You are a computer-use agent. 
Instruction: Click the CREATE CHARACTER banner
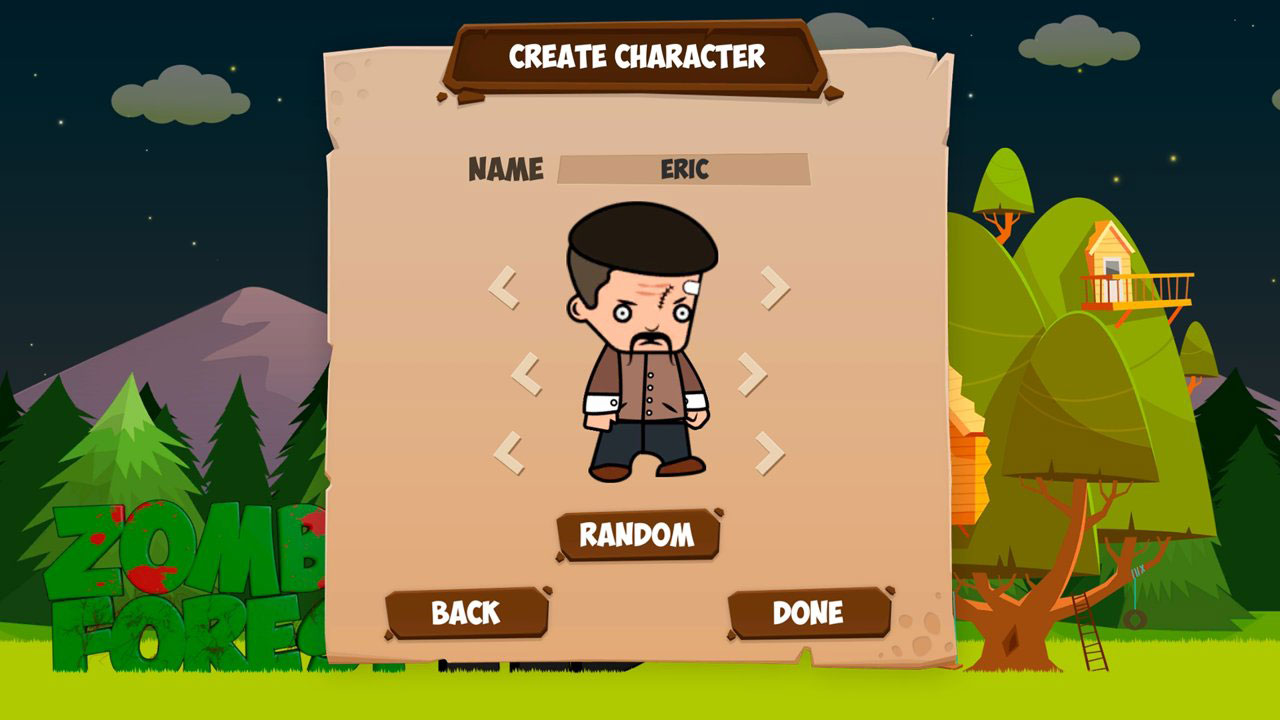(x=640, y=57)
